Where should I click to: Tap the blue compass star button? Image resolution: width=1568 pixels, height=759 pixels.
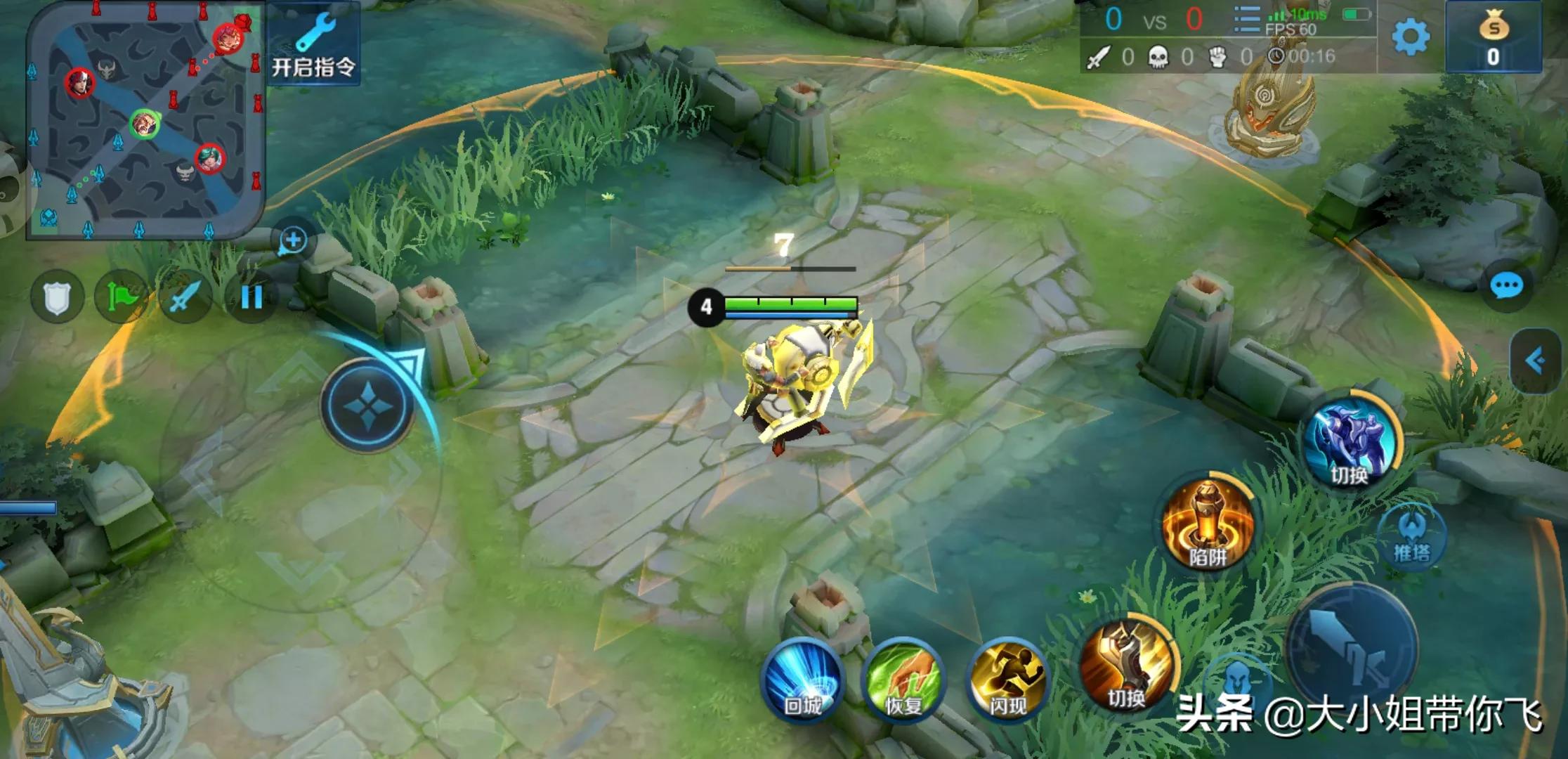[x=367, y=406]
